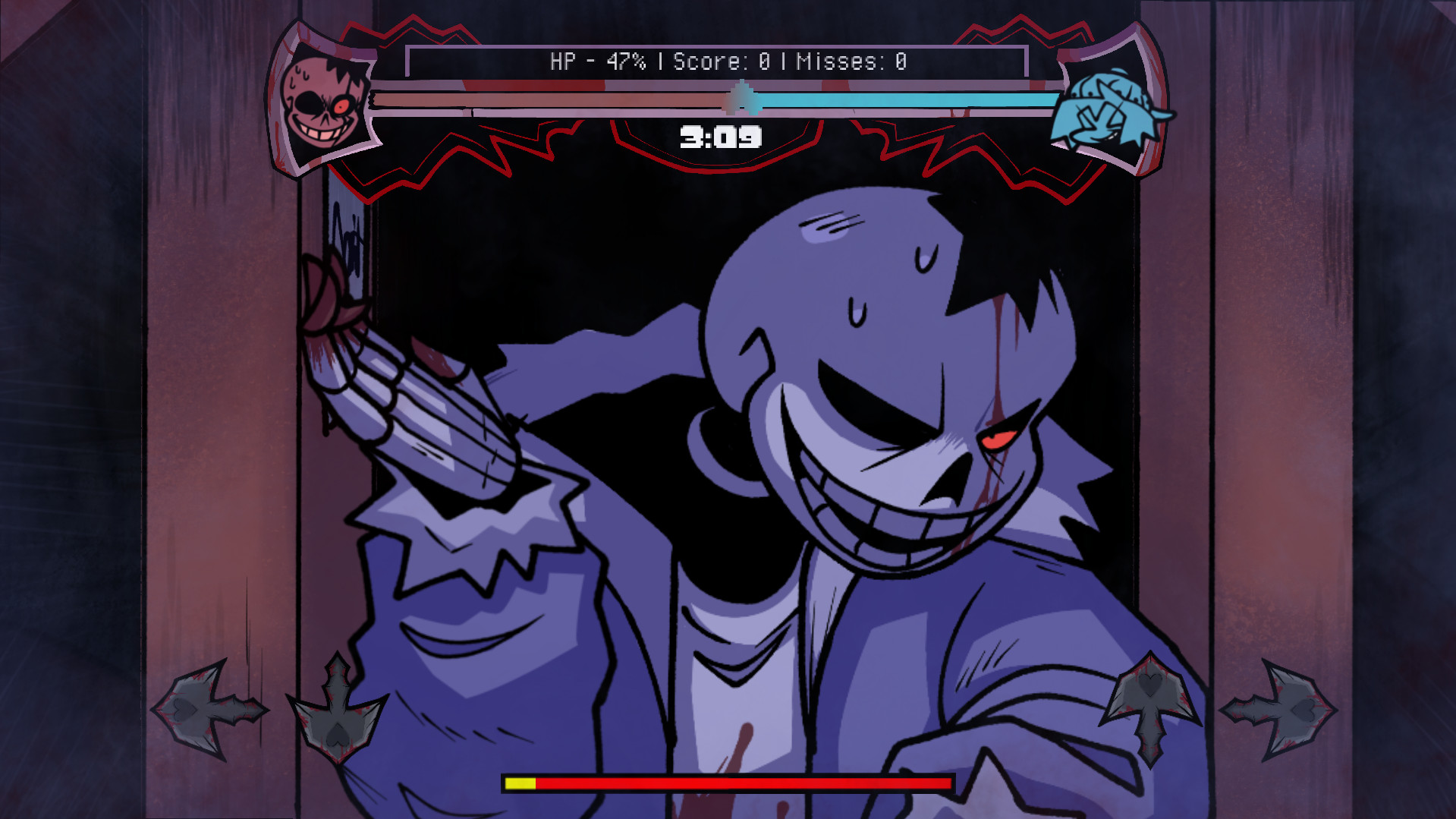Collapse the HP status bar
Screen dimensions: 1456x819
713,97
